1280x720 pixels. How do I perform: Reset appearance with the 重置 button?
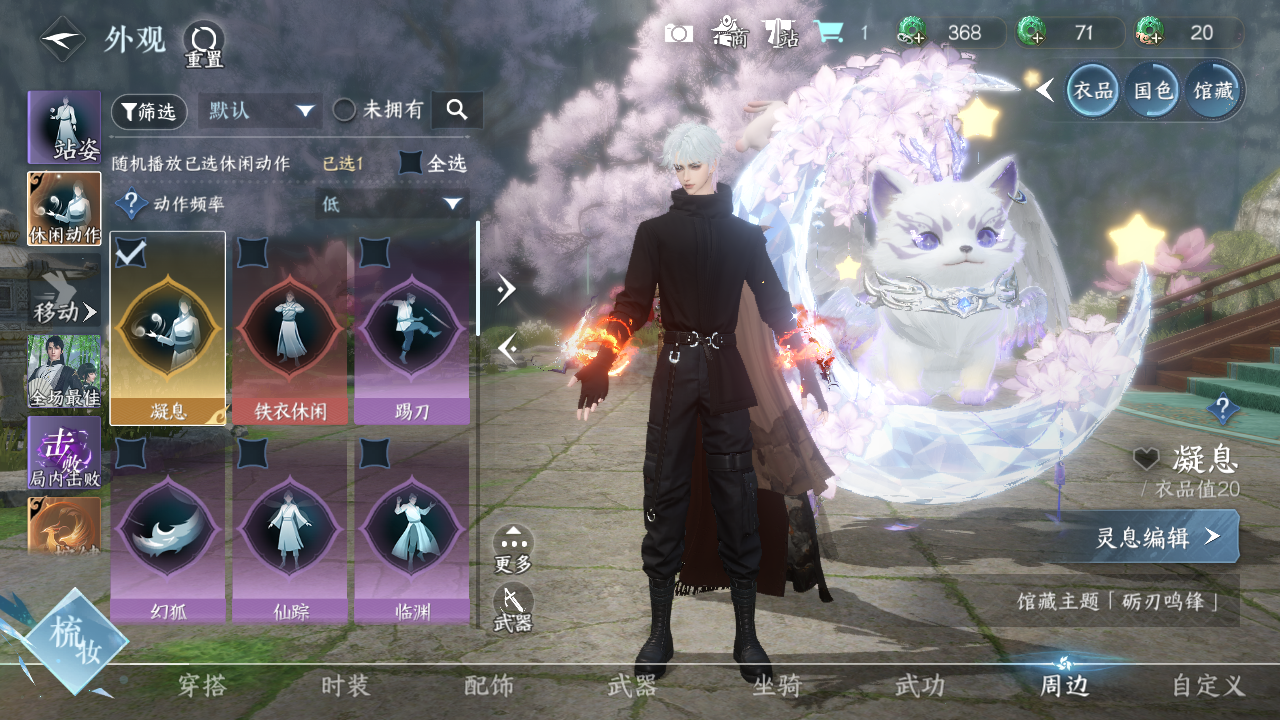click(203, 43)
